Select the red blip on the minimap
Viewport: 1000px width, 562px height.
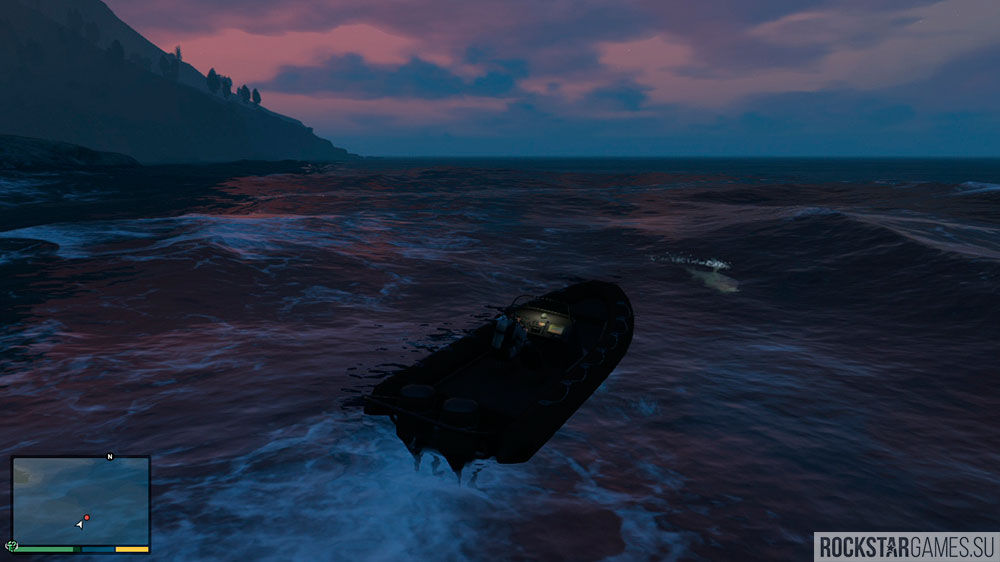(x=87, y=517)
